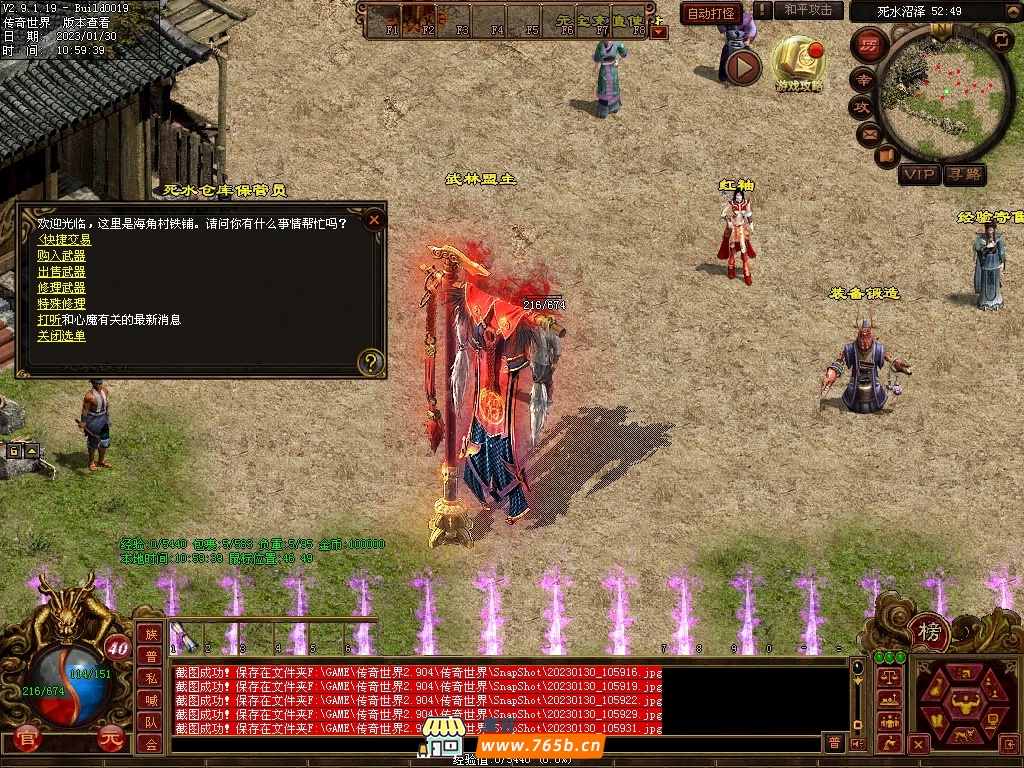The width and height of the screenshot is (1024, 768).
Task: Open the 榜 ranking button
Action: click(929, 631)
